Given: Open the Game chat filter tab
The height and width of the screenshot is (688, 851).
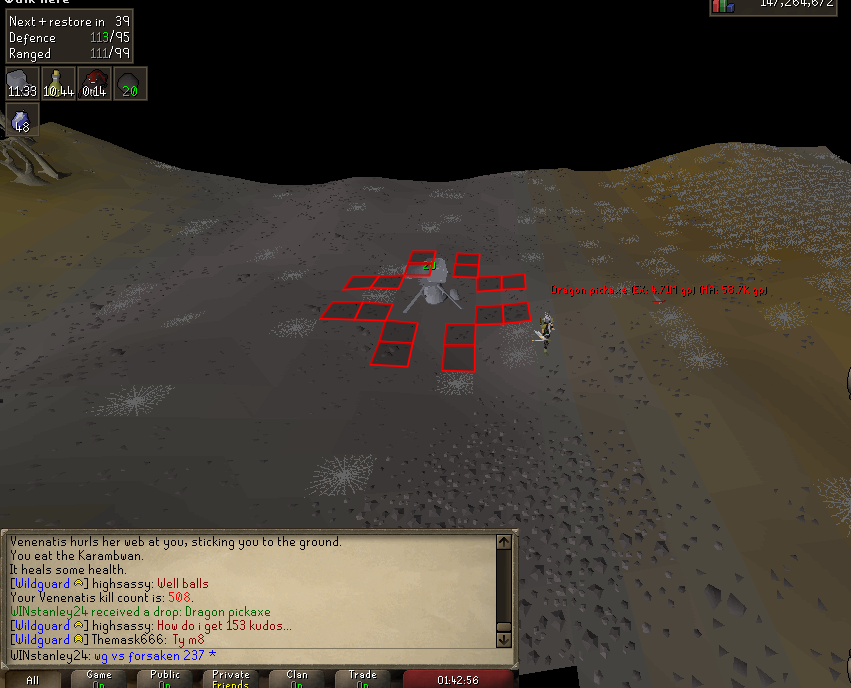Looking at the screenshot, I should [99, 679].
